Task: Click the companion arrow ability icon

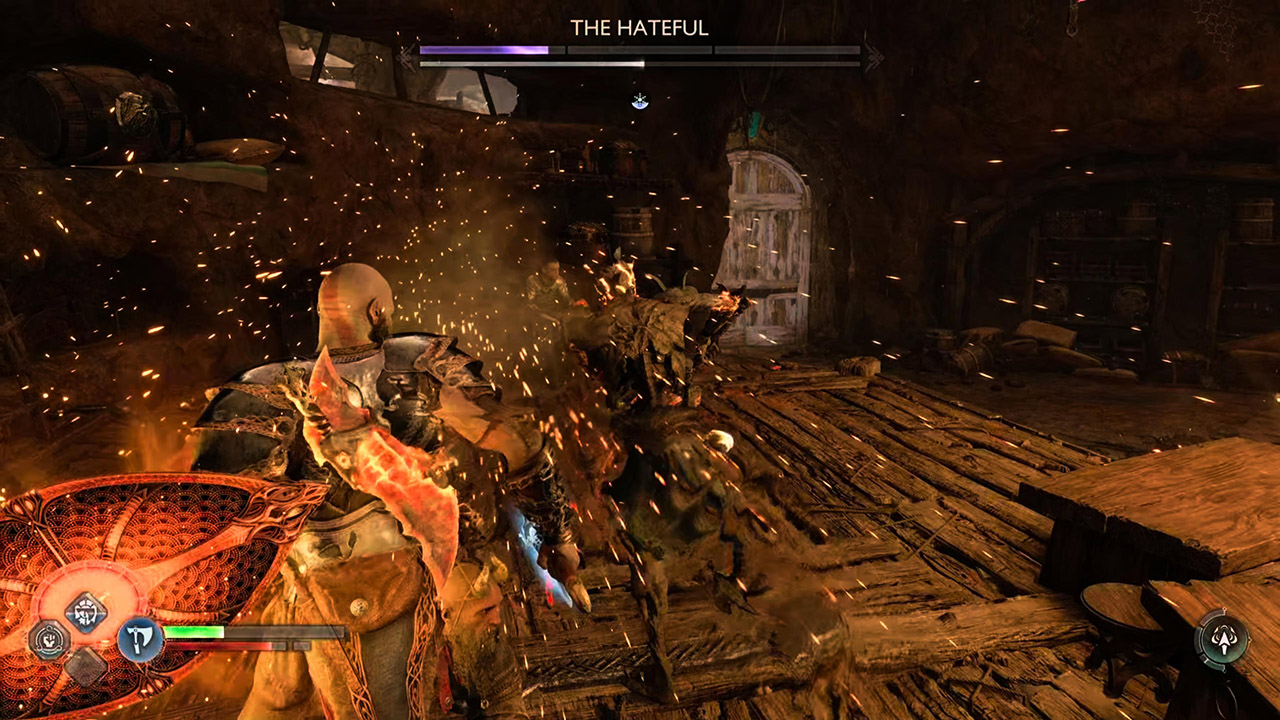Action: coord(1222,636)
